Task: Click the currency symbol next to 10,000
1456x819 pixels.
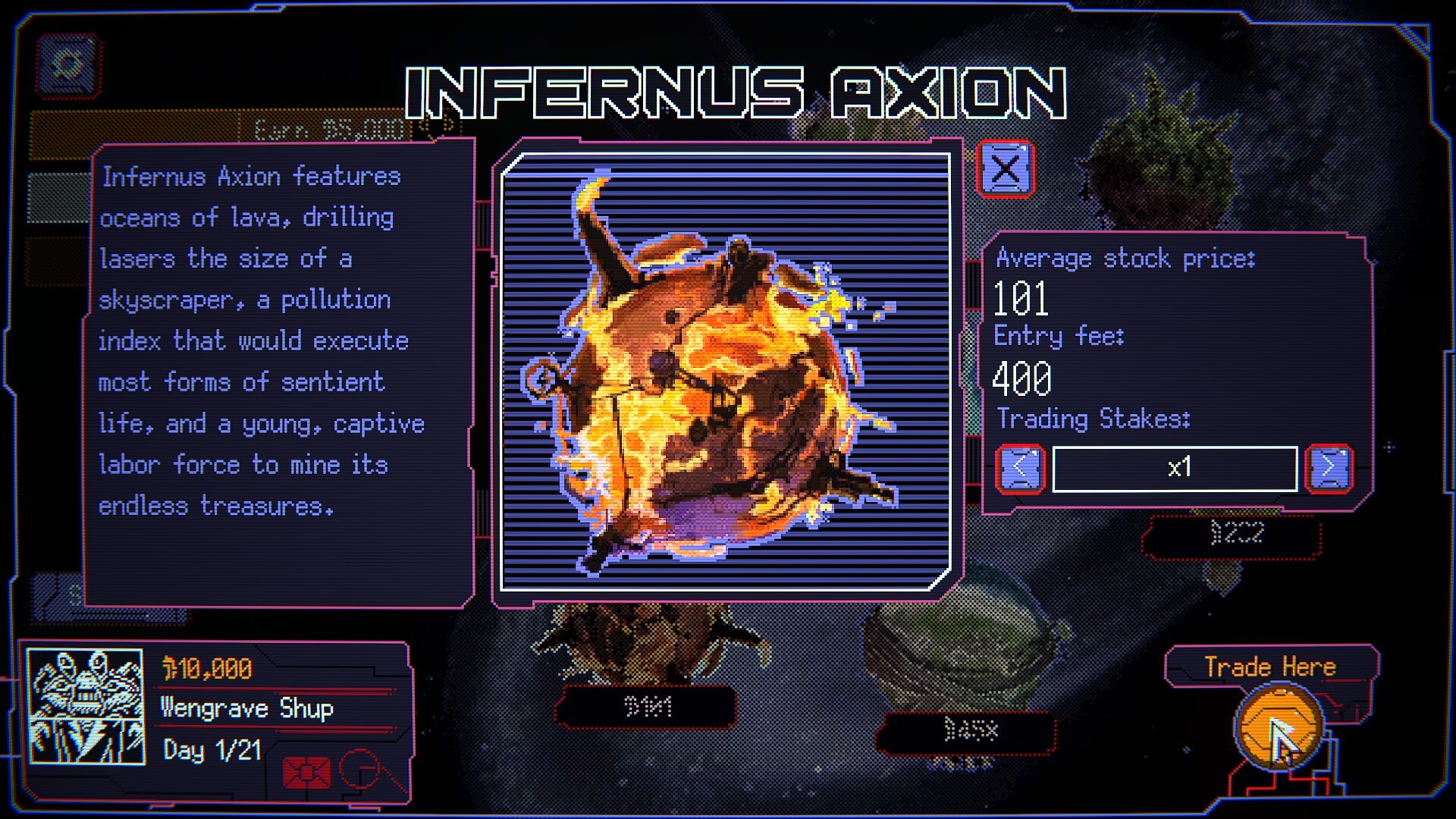Action: click(x=168, y=668)
